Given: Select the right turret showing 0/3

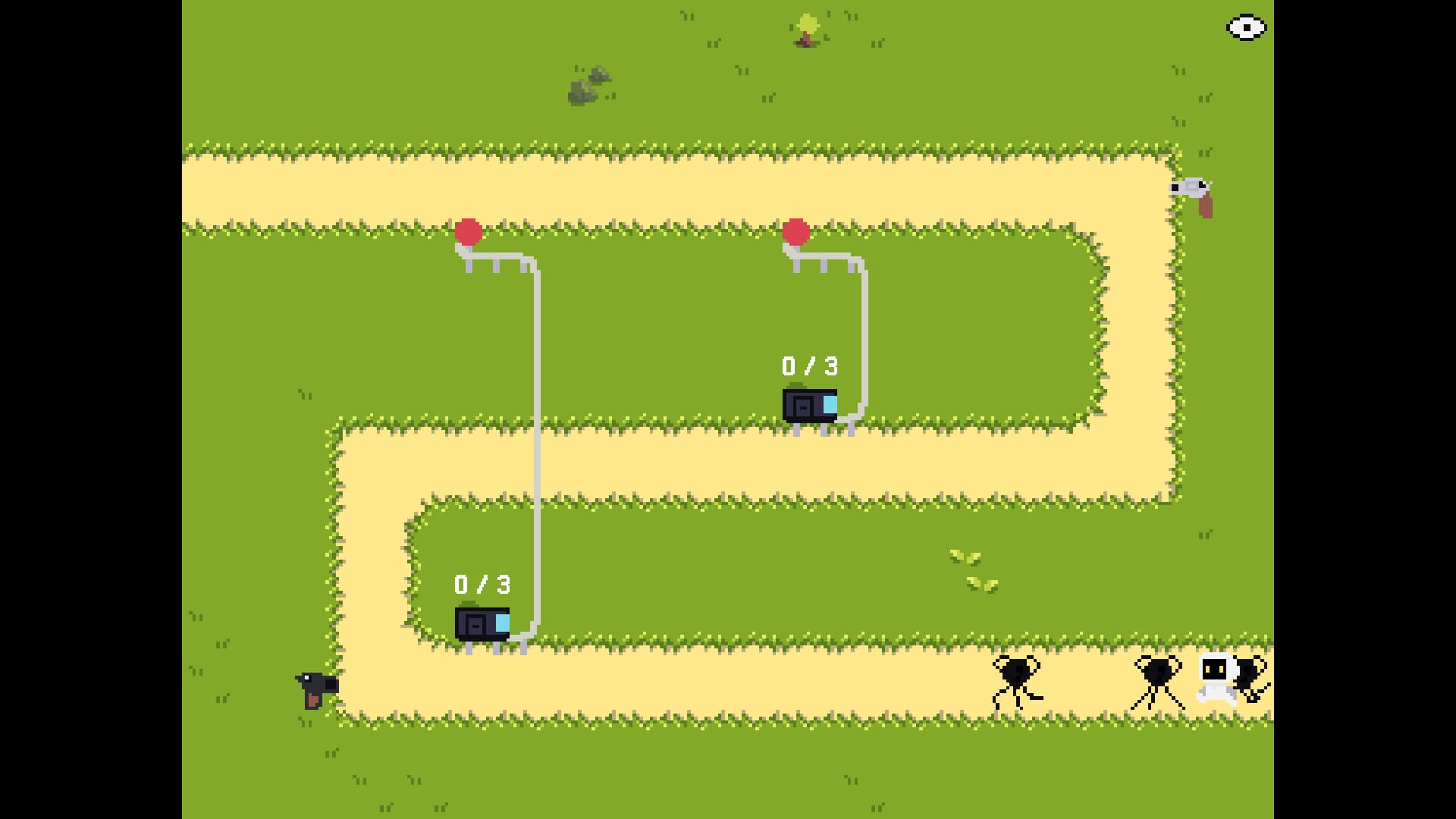Looking at the screenshot, I should [811, 406].
